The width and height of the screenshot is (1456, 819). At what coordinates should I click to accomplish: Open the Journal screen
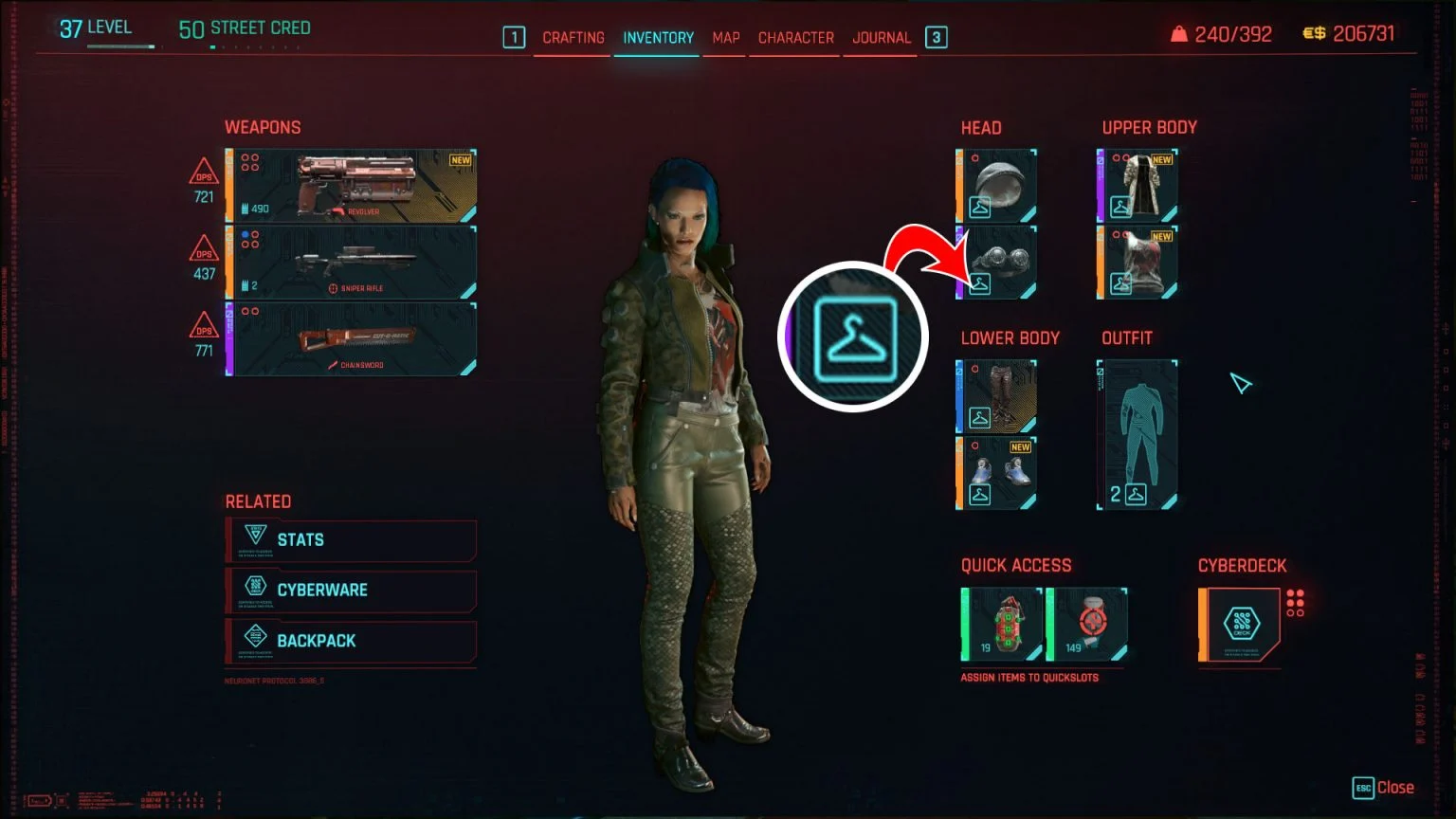[880, 38]
